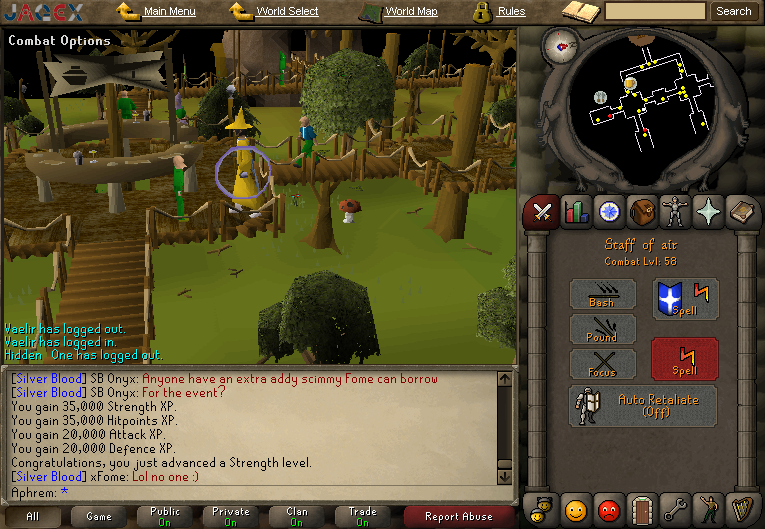Image resolution: width=765 pixels, height=529 pixels.
Task: Click the Search button
Action: click(x=733, y=11)
